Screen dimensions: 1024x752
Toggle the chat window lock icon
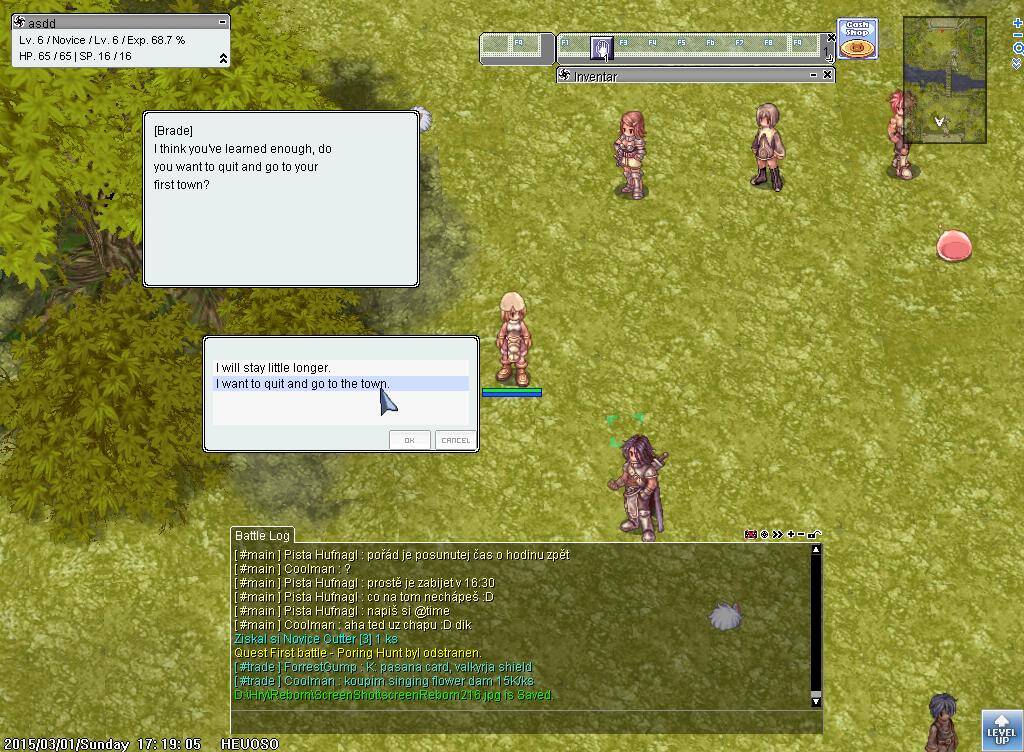[815, 535]
